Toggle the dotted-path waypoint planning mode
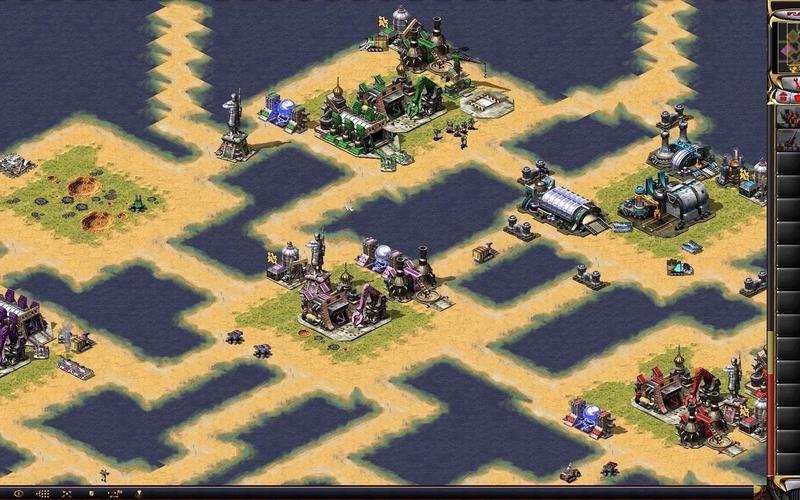Image resolution: width=800 pixels, height=500 pixels. pos(116,493)
